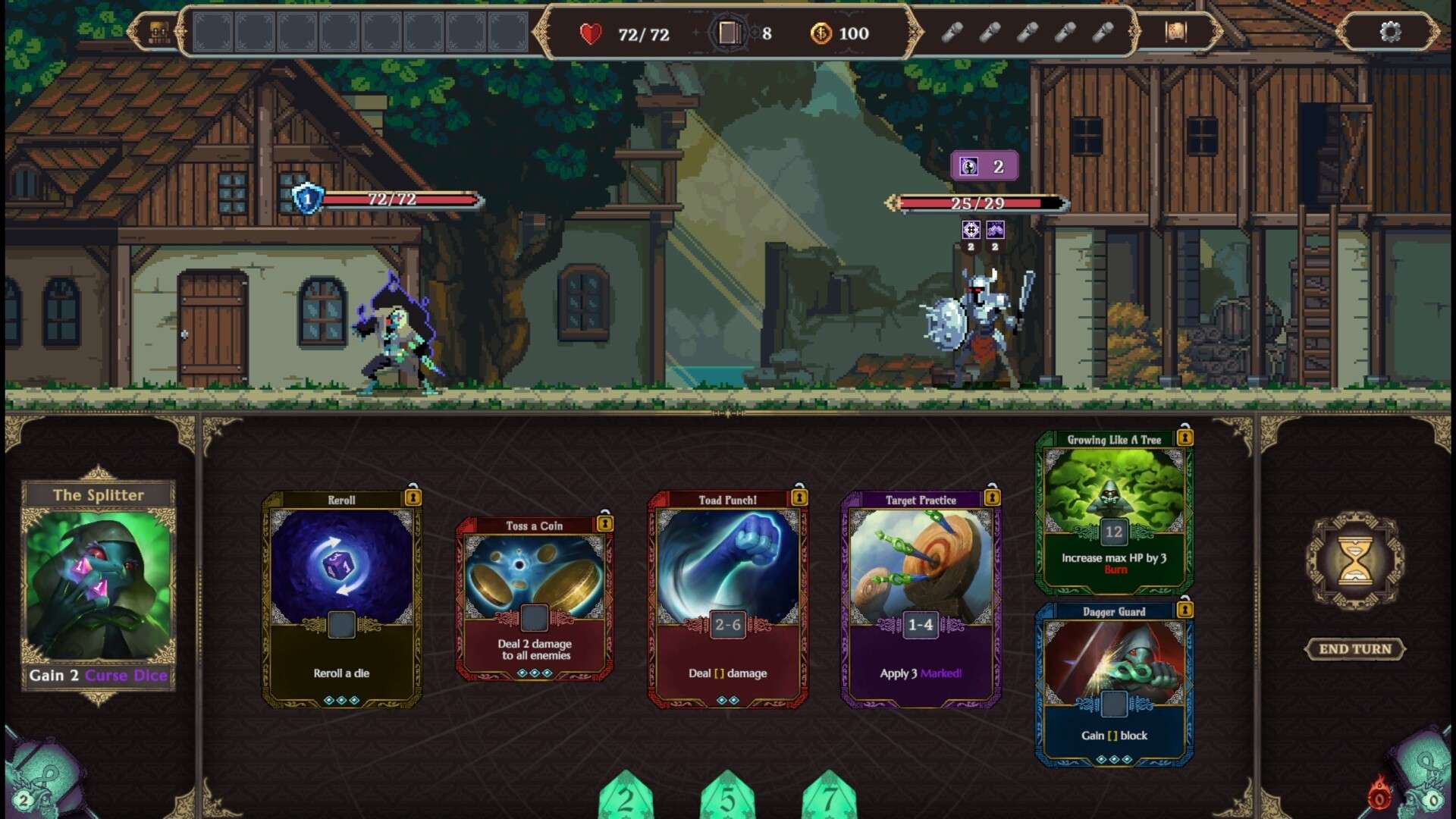This screenshot has width=1456, height=819.
Task: Choose the Toss a Coin card
Action: click(x=535, y=599)
